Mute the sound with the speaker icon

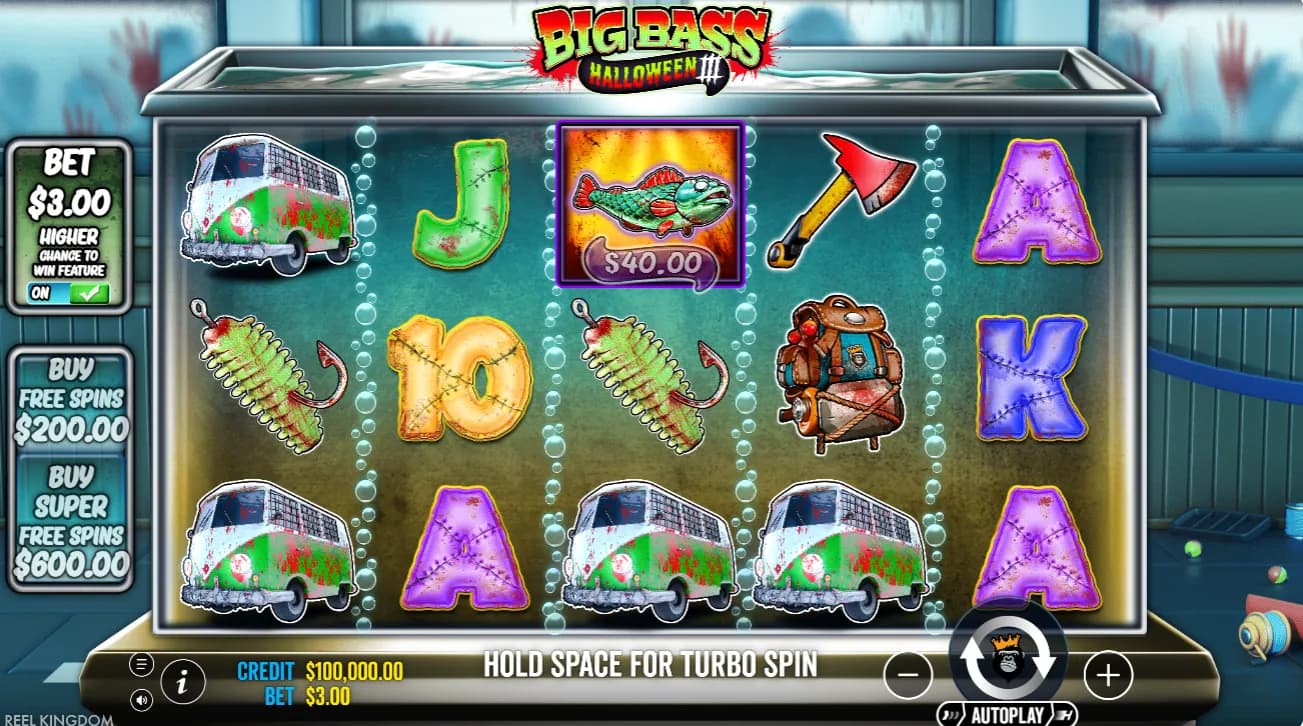coord(142,699)
